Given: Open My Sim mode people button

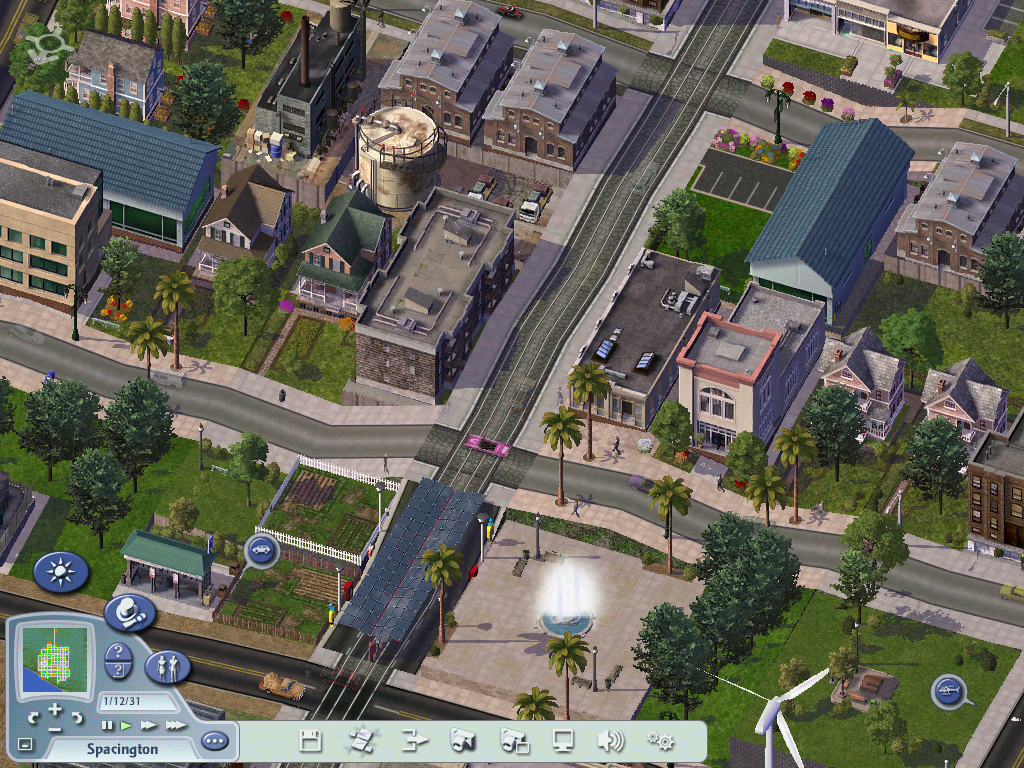Looking at the screenshot, I should tap(167, 667).
